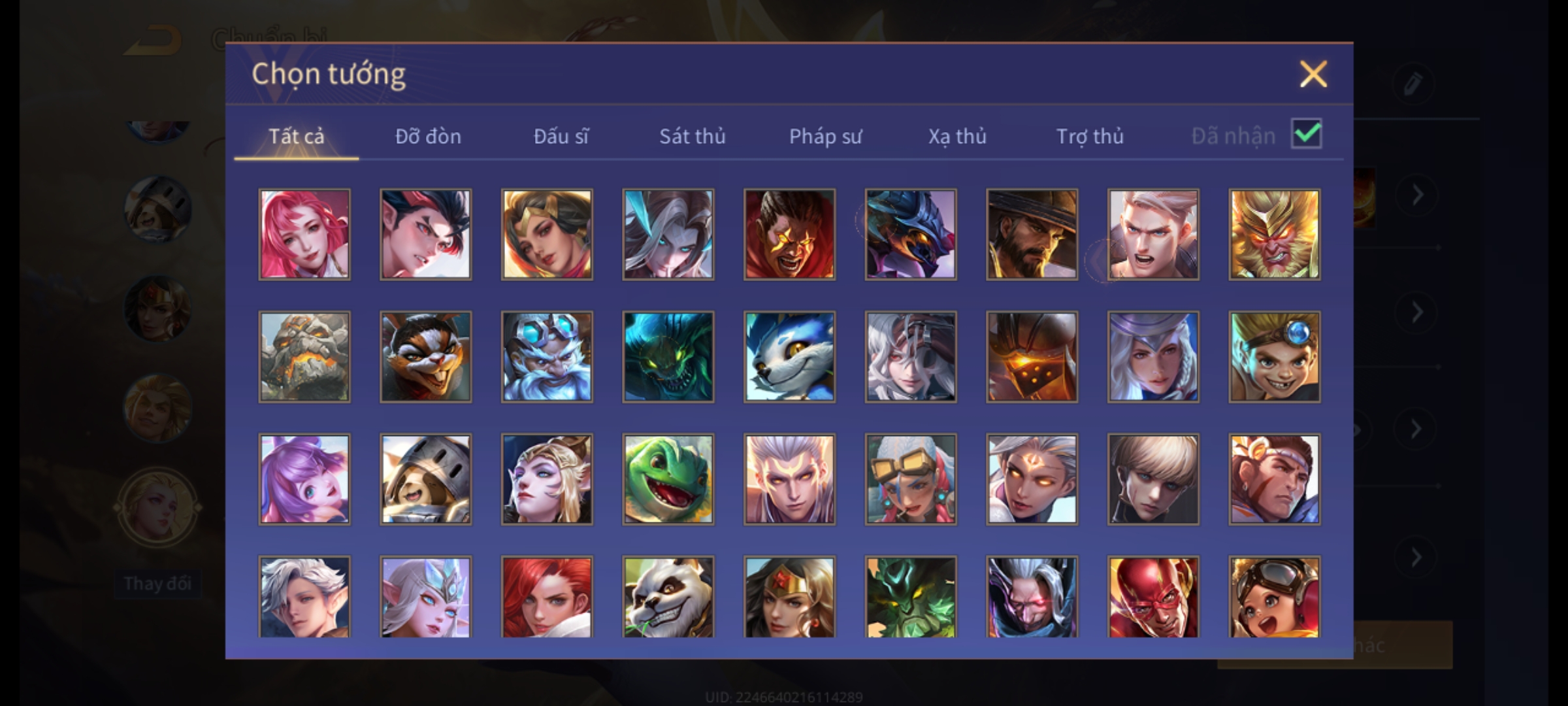Pick the Wonder Woman hero portrait

(x=789, y=597)
